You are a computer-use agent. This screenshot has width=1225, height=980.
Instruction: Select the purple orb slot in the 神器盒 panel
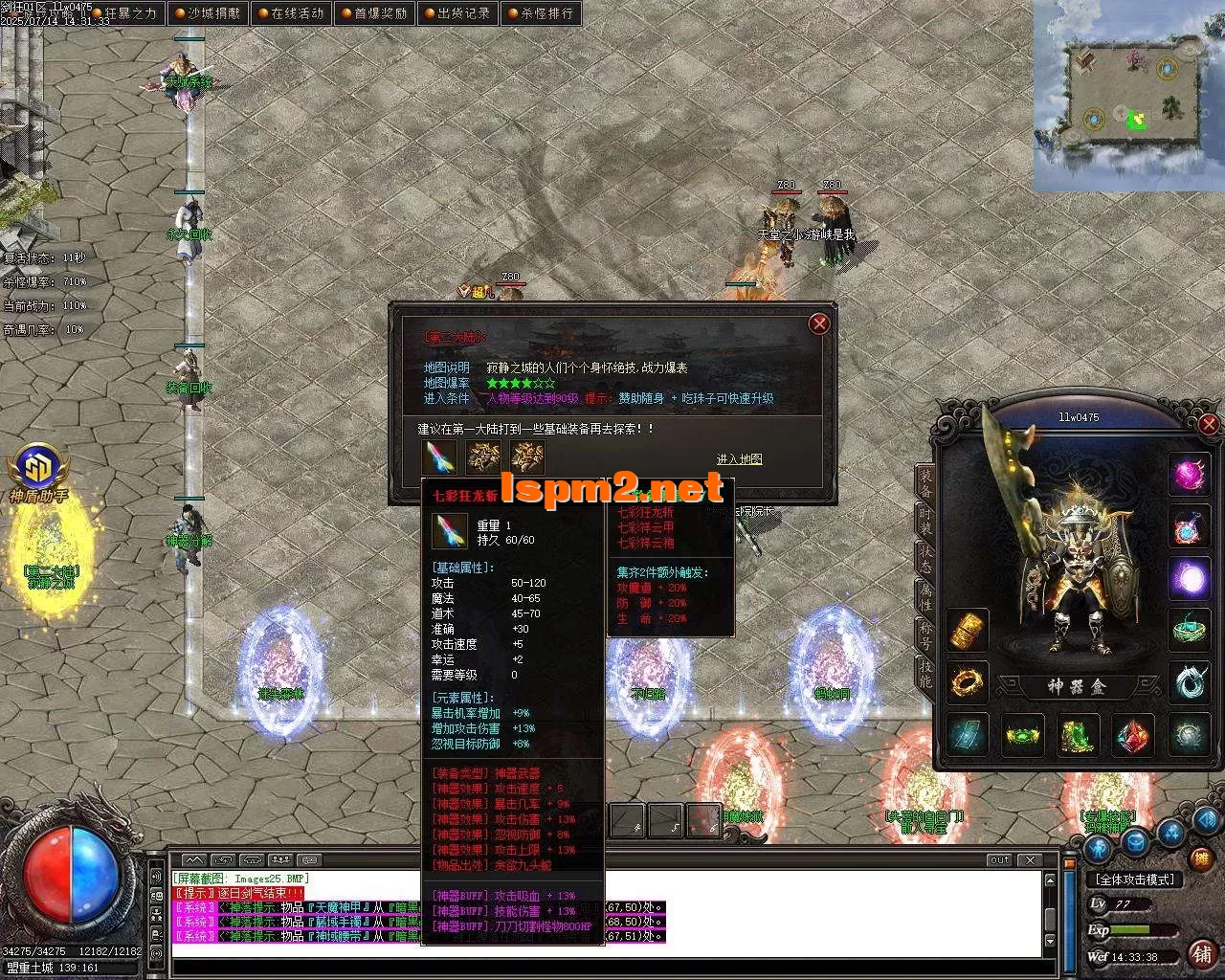pos(1190,579)
